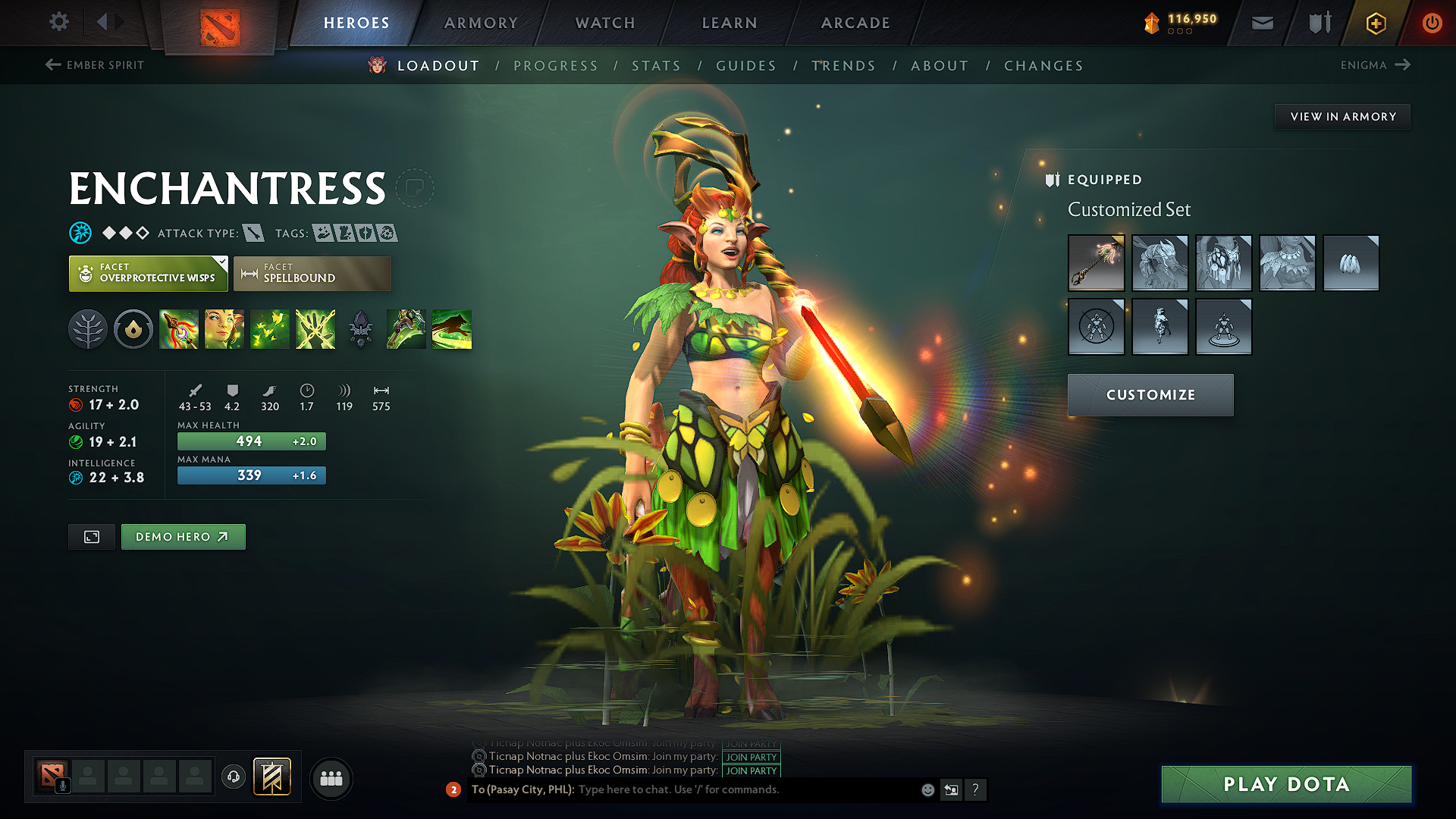Click the Nature's Attendants chained hands ability icon
The width and height of the screenshot is (1456, 819).
click(x=315, y=328)
